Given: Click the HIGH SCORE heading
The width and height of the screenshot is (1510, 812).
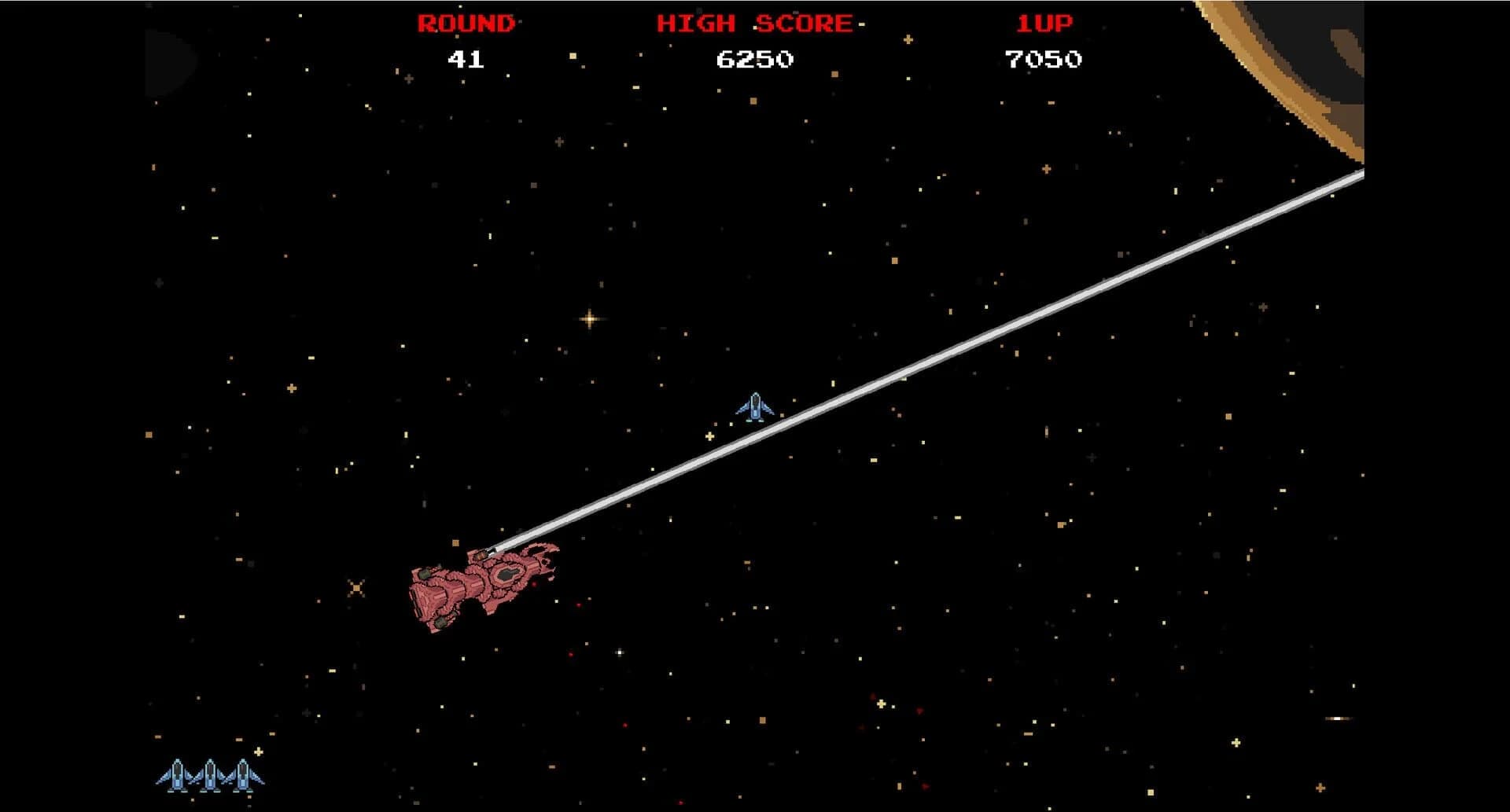Looking at the screenshot, I should pos(753,24).
